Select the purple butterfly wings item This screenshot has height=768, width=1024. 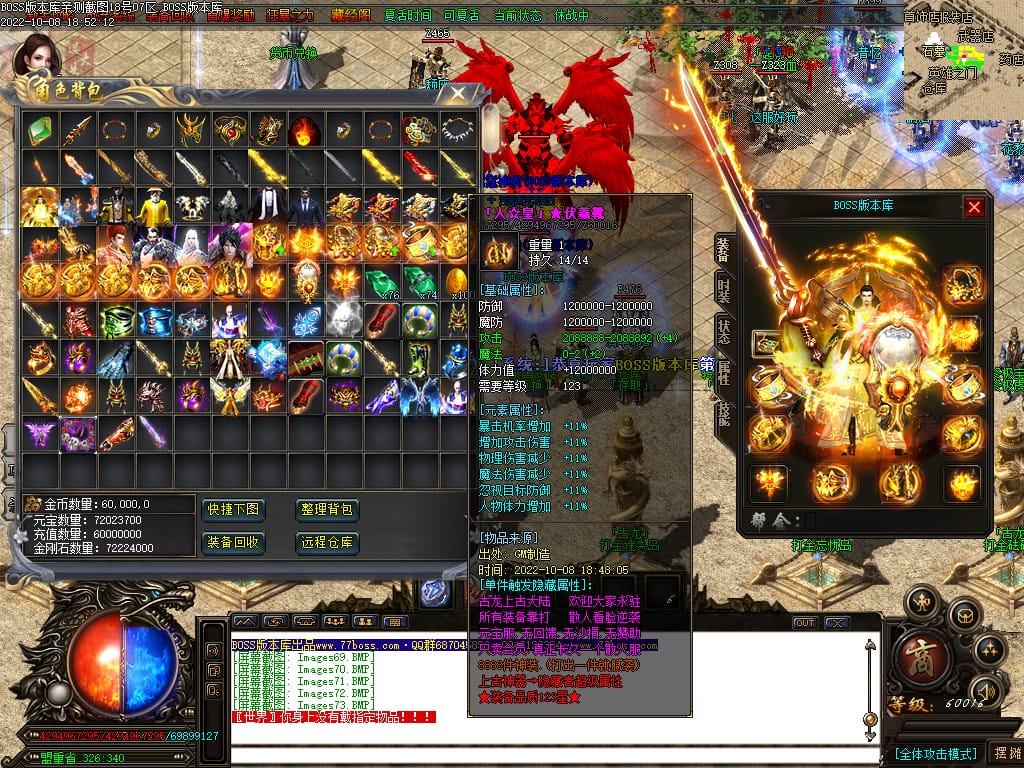coord(39,432)
